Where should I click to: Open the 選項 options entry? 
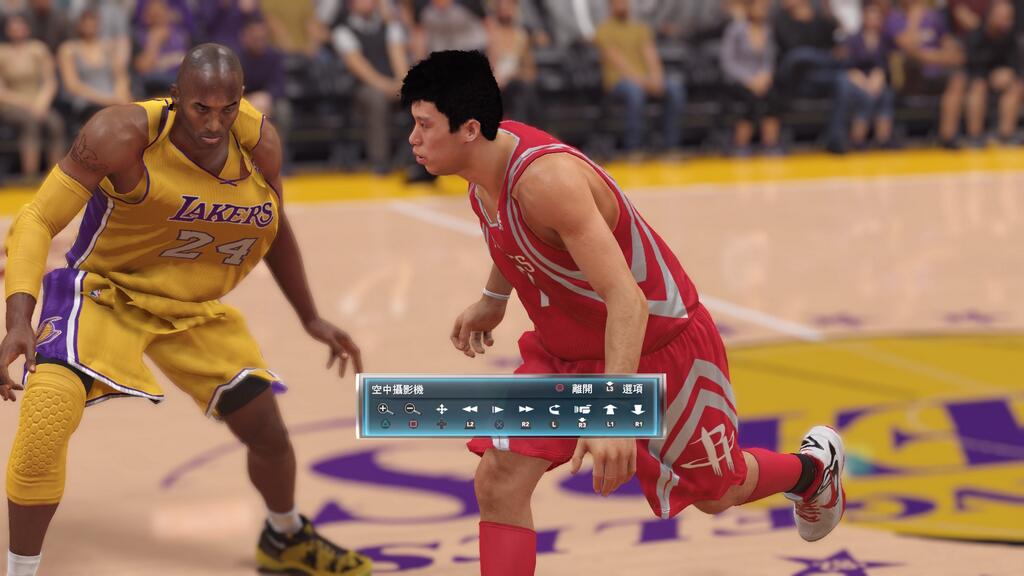[632, 389]
